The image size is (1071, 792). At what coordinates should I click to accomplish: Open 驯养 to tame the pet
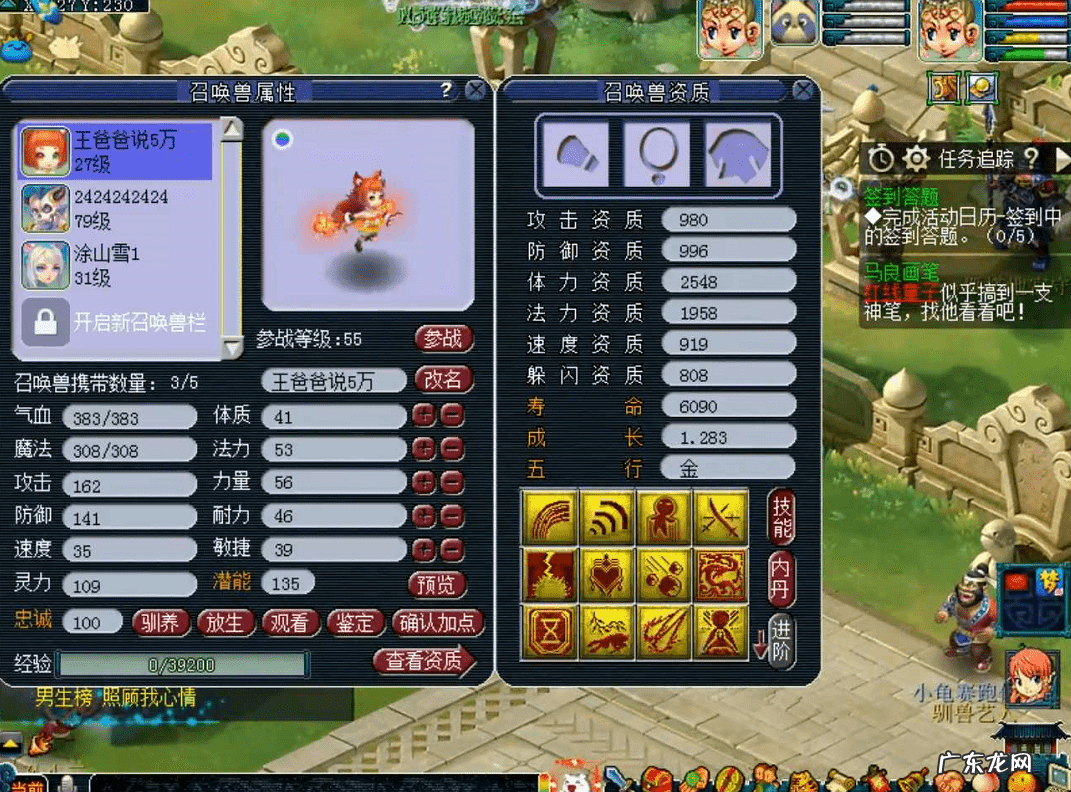tap(160, 623)
